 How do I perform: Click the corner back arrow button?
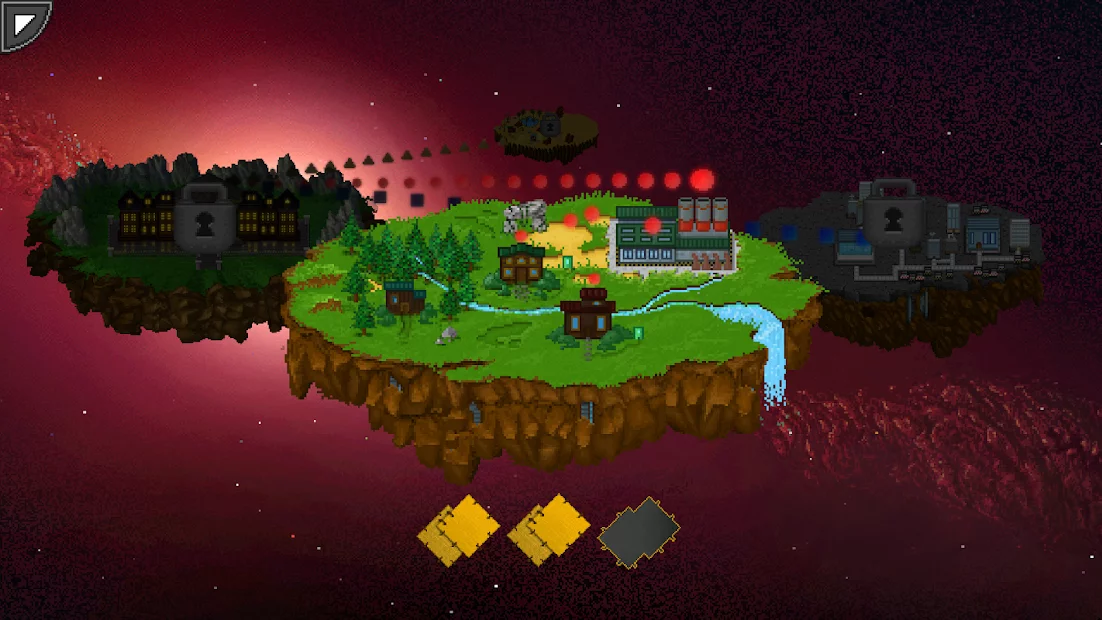(24, 25)
